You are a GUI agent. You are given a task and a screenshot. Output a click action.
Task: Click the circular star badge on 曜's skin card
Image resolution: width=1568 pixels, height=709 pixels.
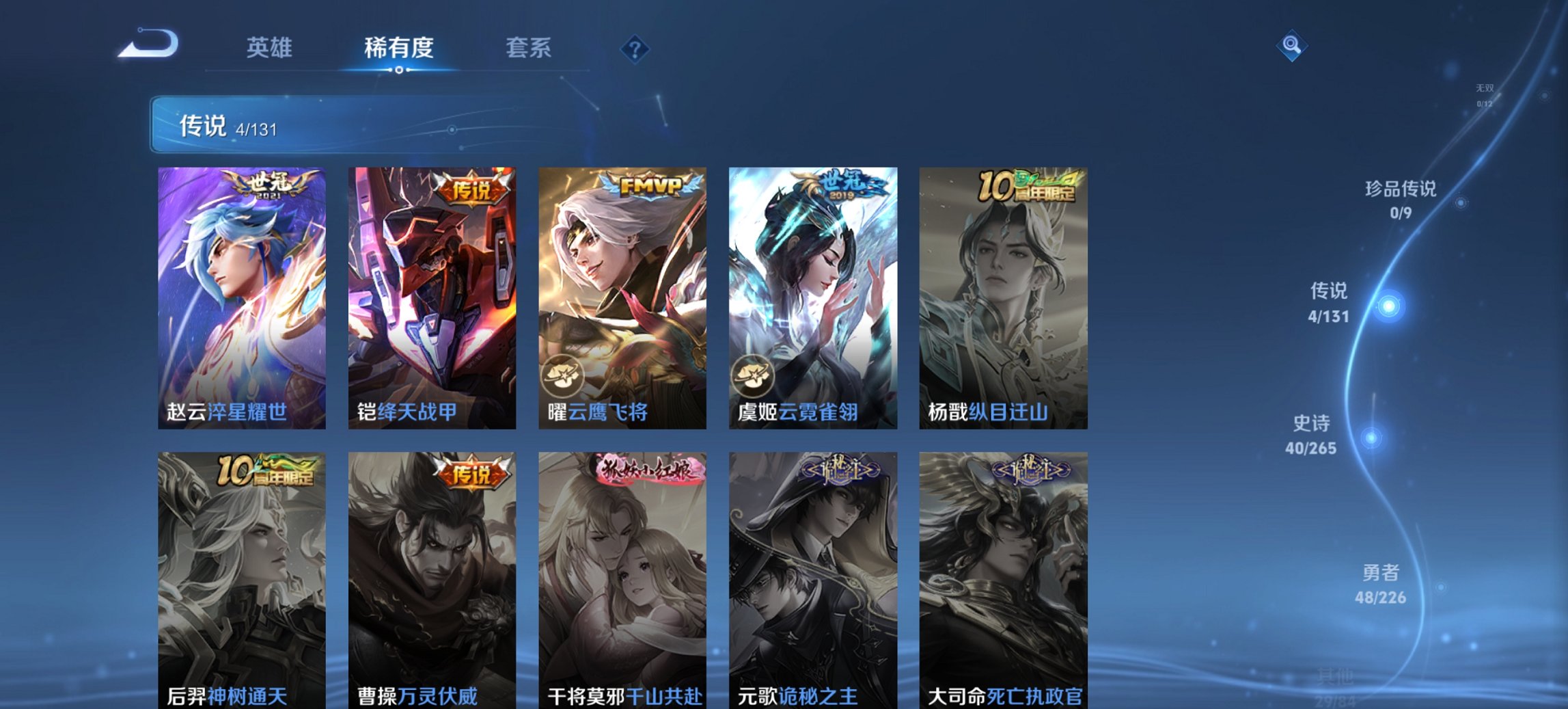pyautogui.click(x=562, y=377)
